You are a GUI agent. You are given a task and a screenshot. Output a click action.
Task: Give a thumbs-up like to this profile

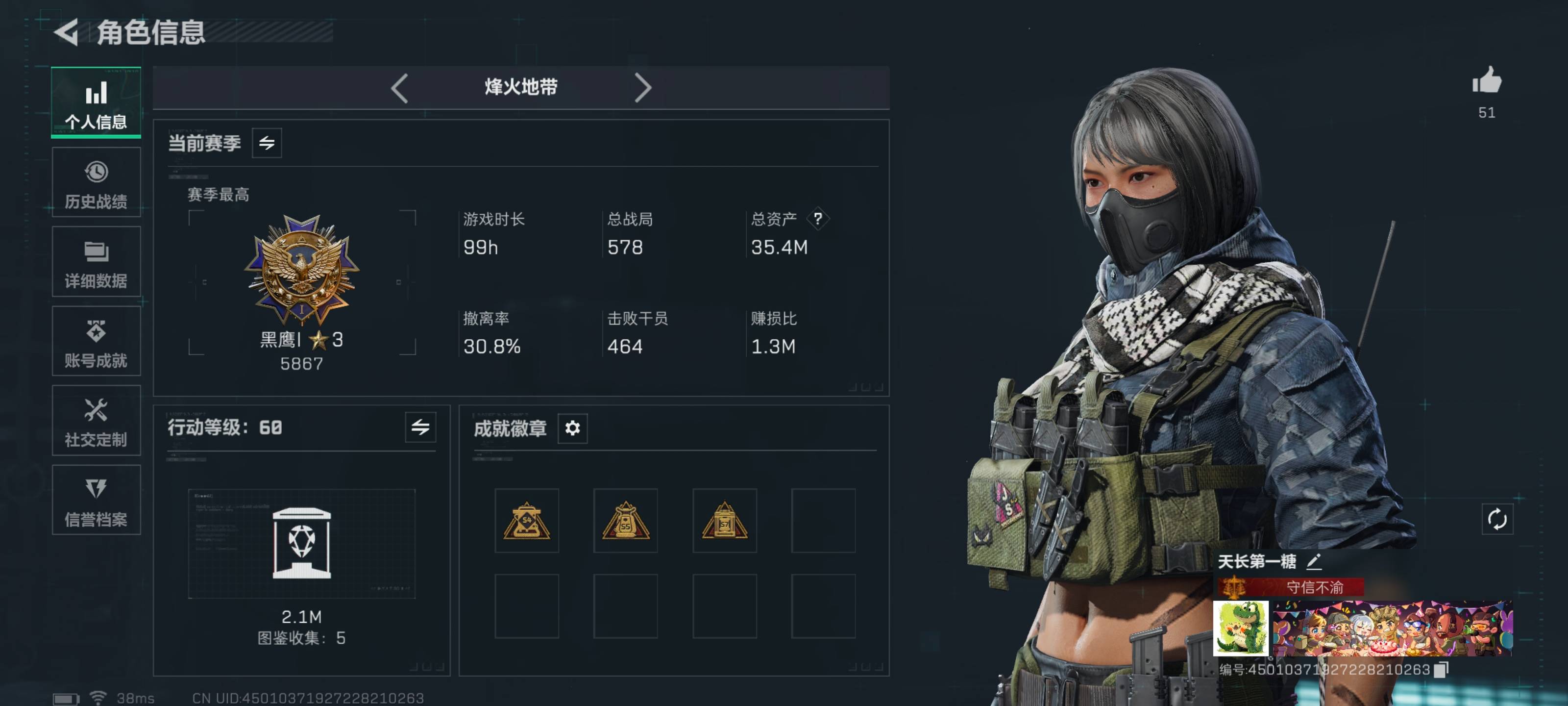[x=1487, y=81]
